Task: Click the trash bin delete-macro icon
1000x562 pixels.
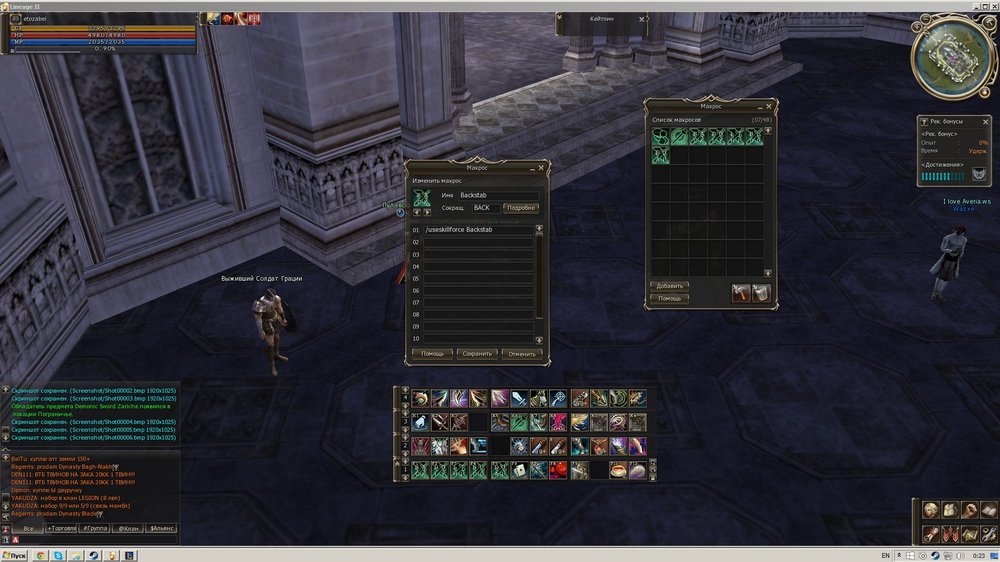Action: point(761,292)
